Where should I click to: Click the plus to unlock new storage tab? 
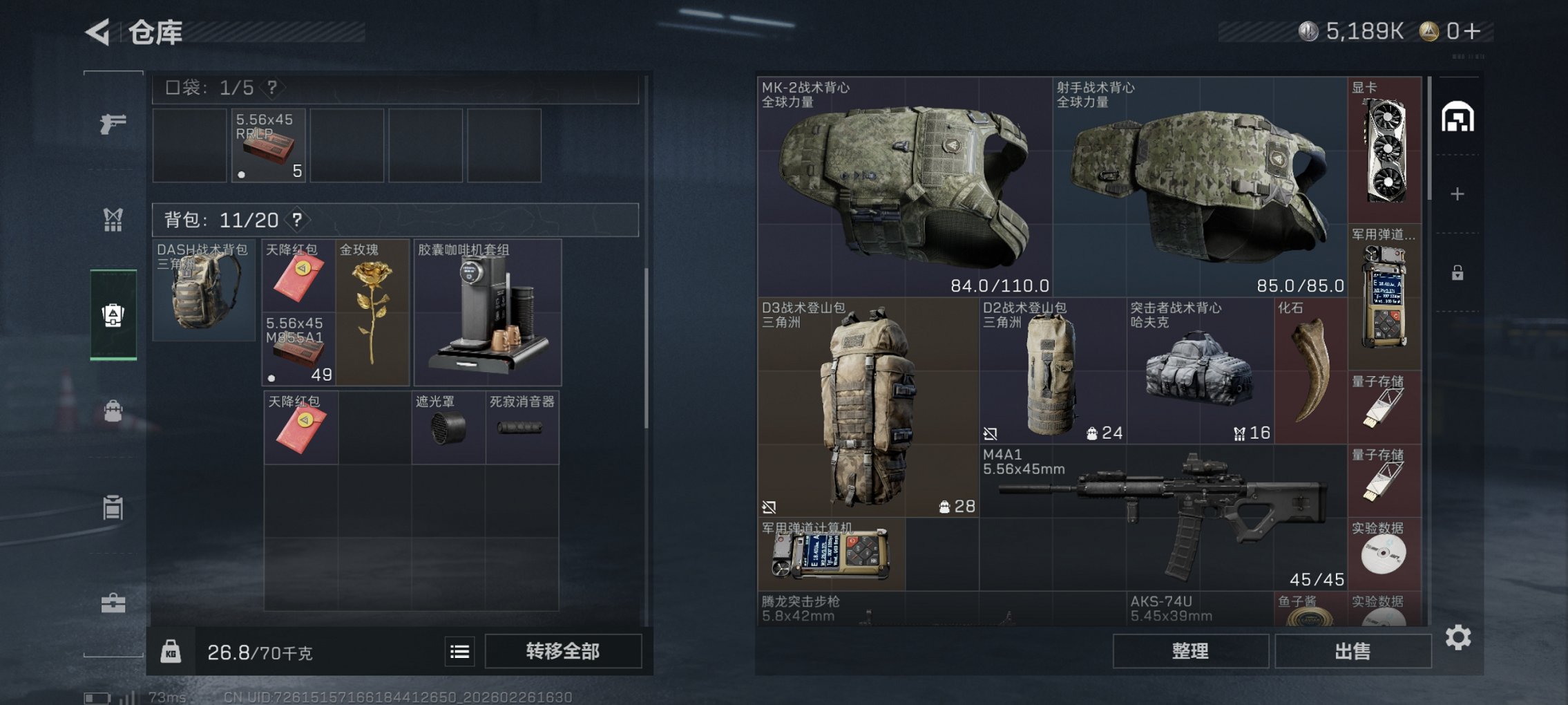click(1457, 194)
